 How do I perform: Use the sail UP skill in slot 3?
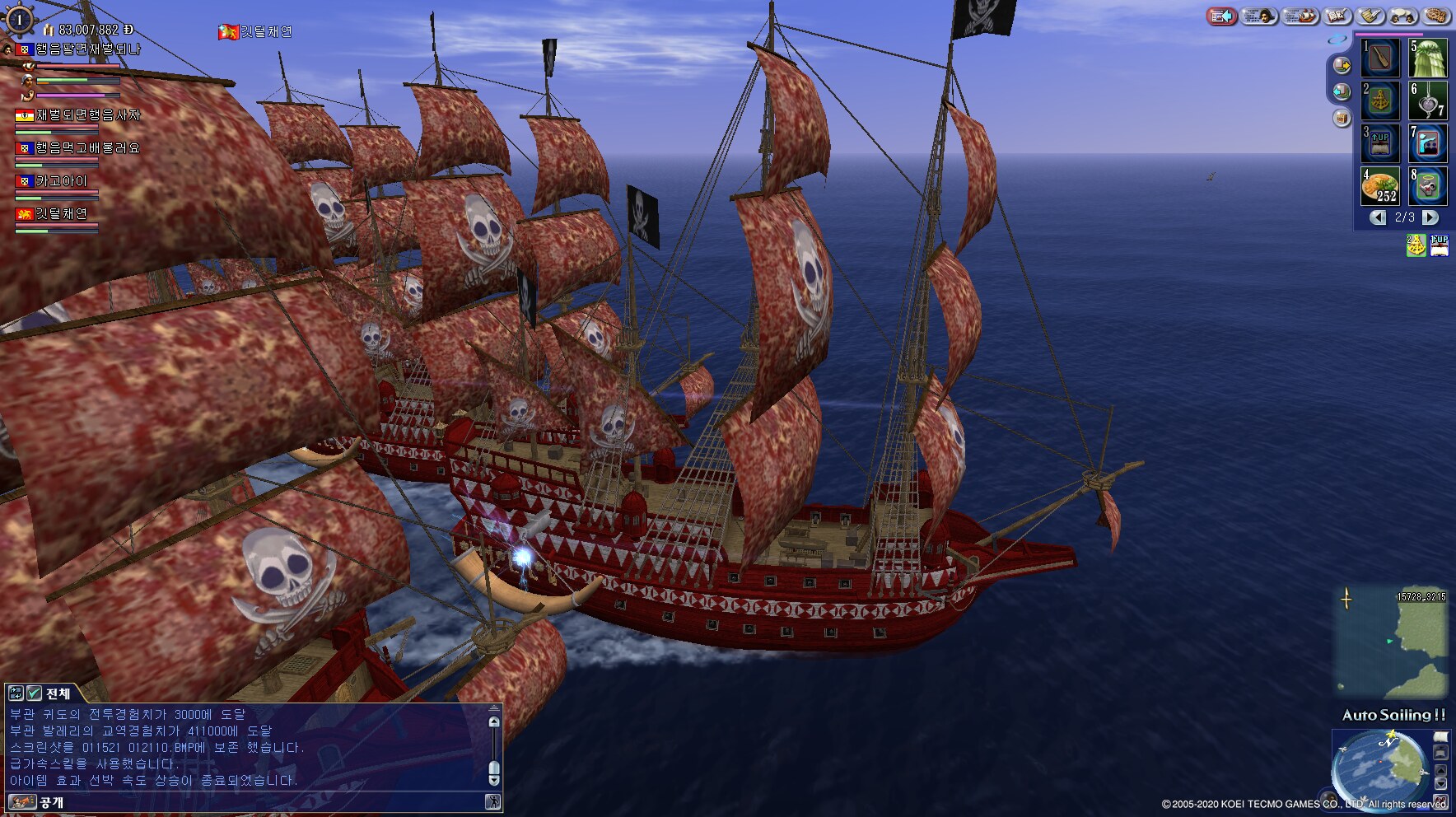coord(1379,143)
